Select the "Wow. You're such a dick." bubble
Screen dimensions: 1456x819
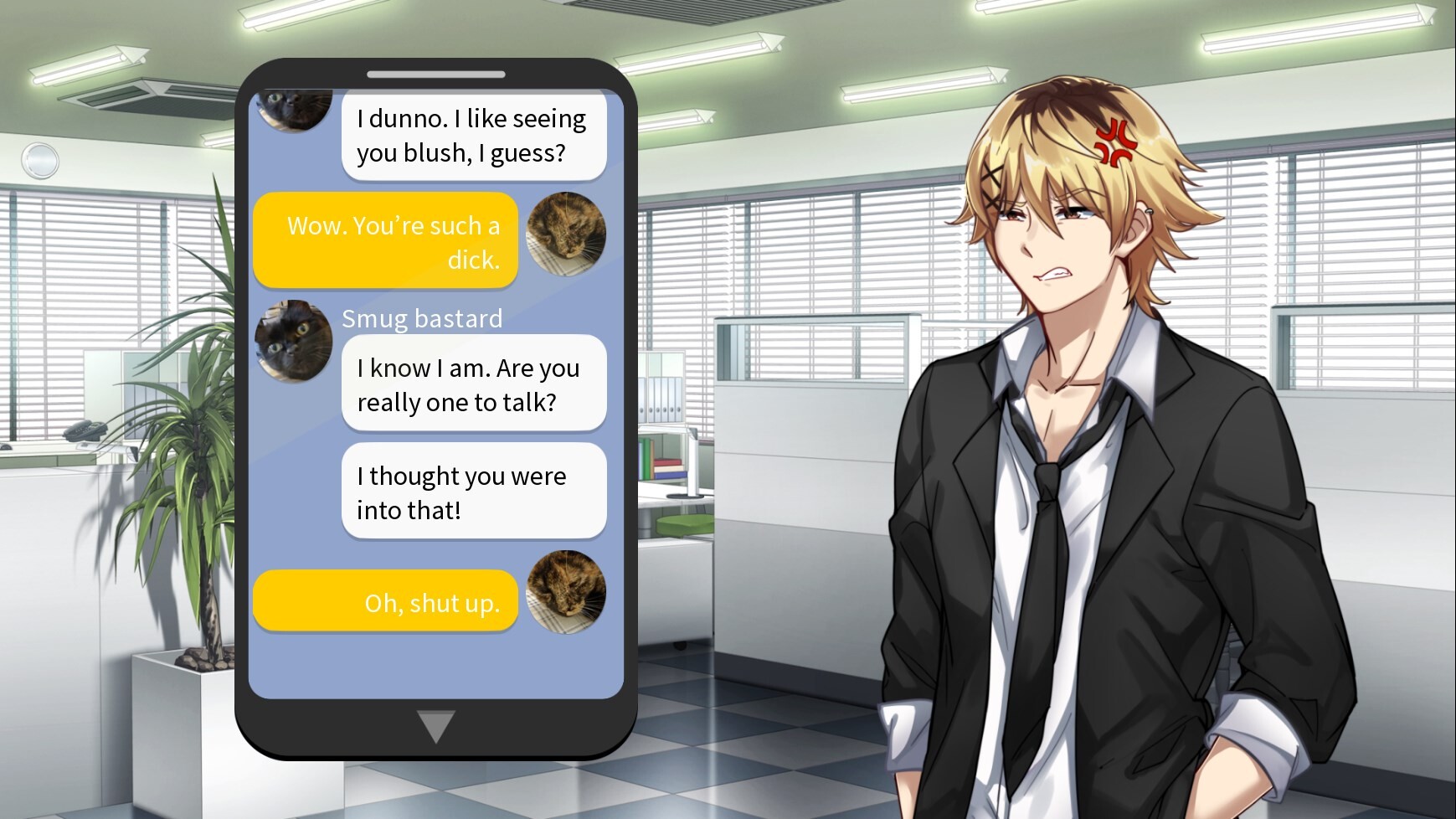386,241
